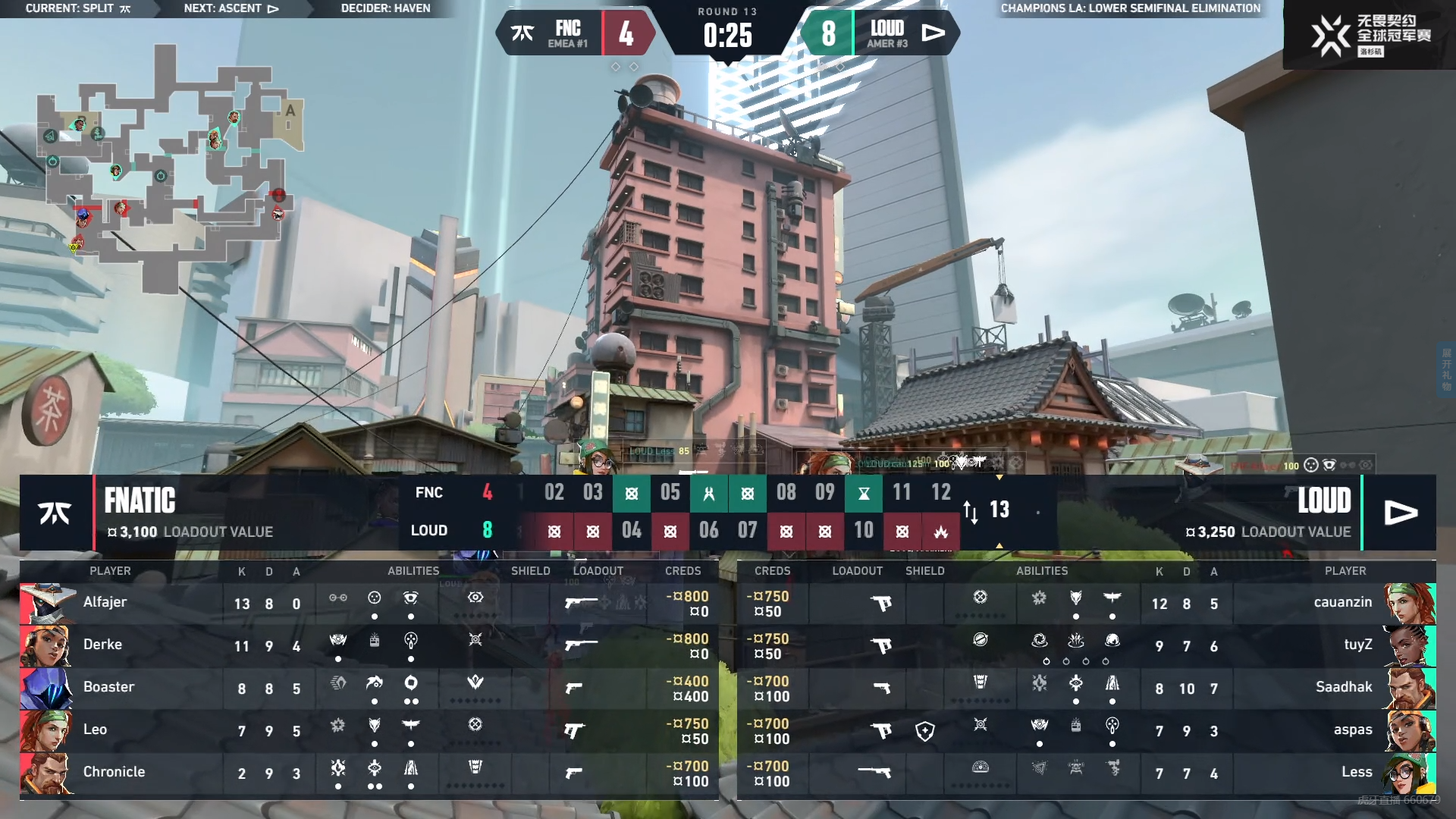The width and height of the screenshot is (1456, 819).
Task: Pick Leo's agent portrait
Action: point(46,731)
